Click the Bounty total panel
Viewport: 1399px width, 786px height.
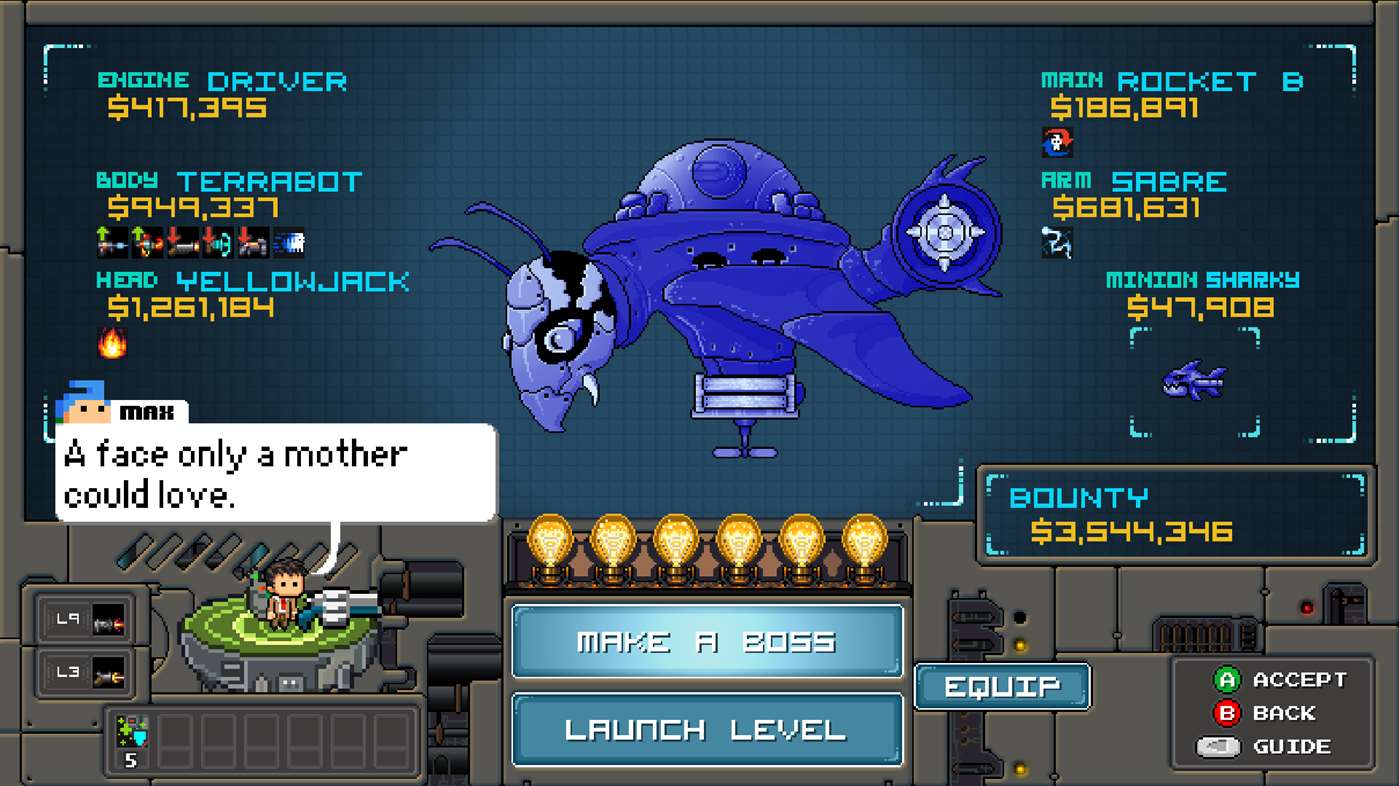pos(1176,510)
